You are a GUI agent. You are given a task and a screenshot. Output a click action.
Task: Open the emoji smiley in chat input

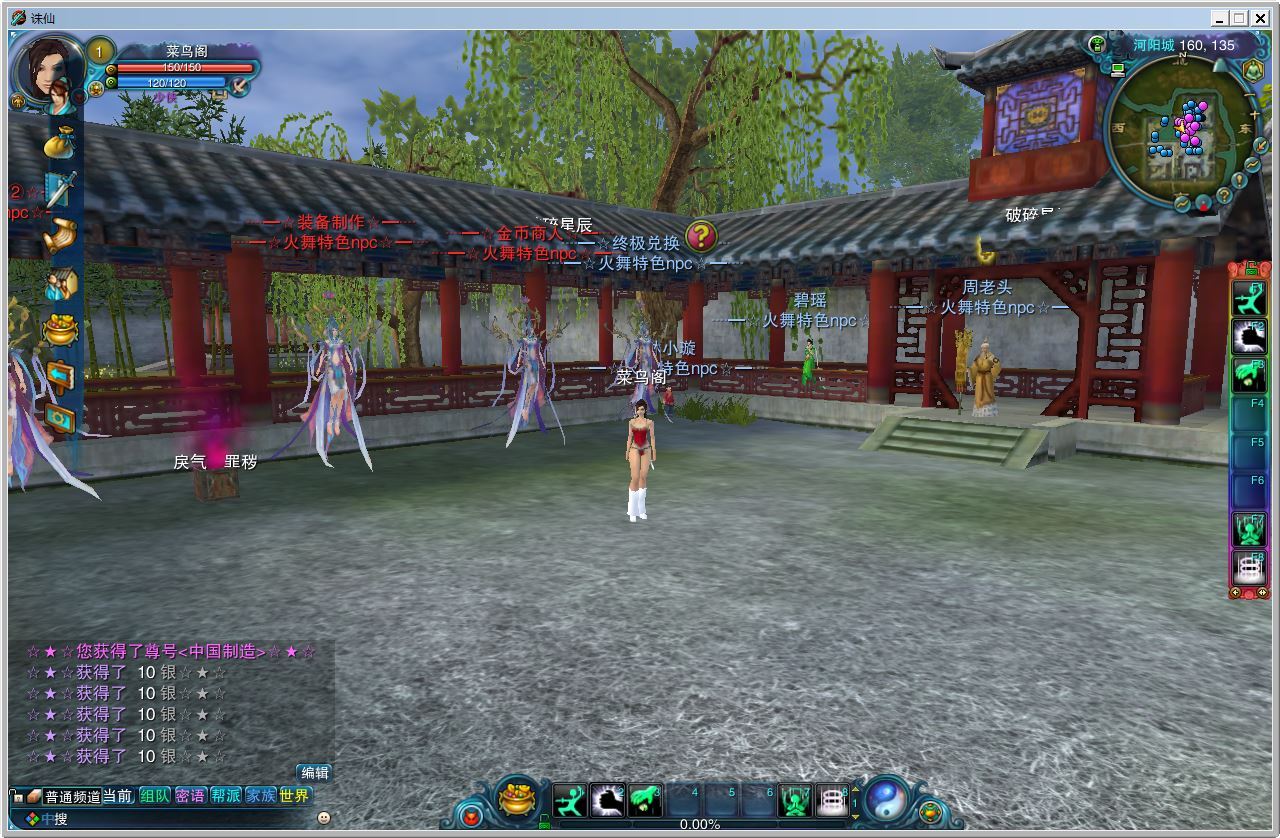pos(323,818)
